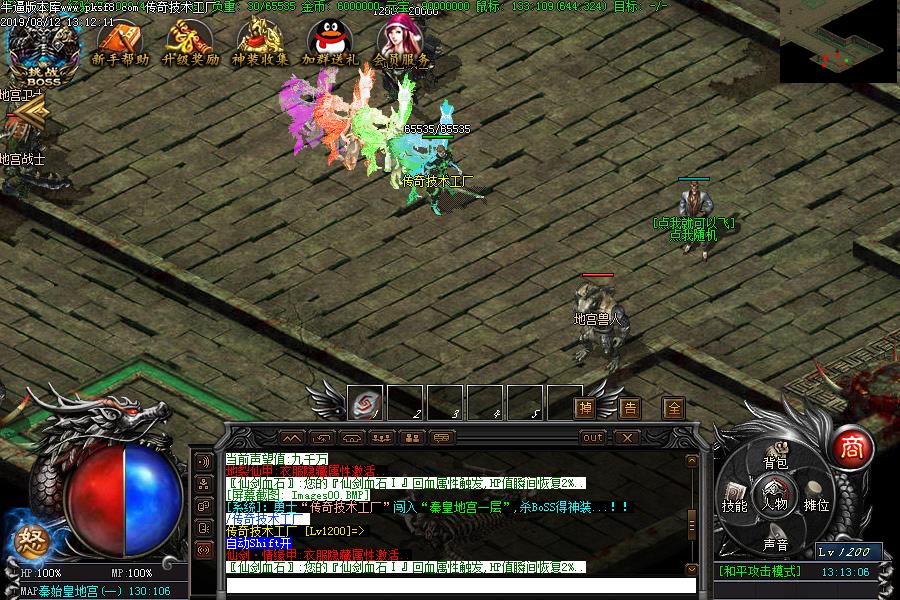Close the chat panel with X
Screen dimensions: 900x600
pos(626,437)
